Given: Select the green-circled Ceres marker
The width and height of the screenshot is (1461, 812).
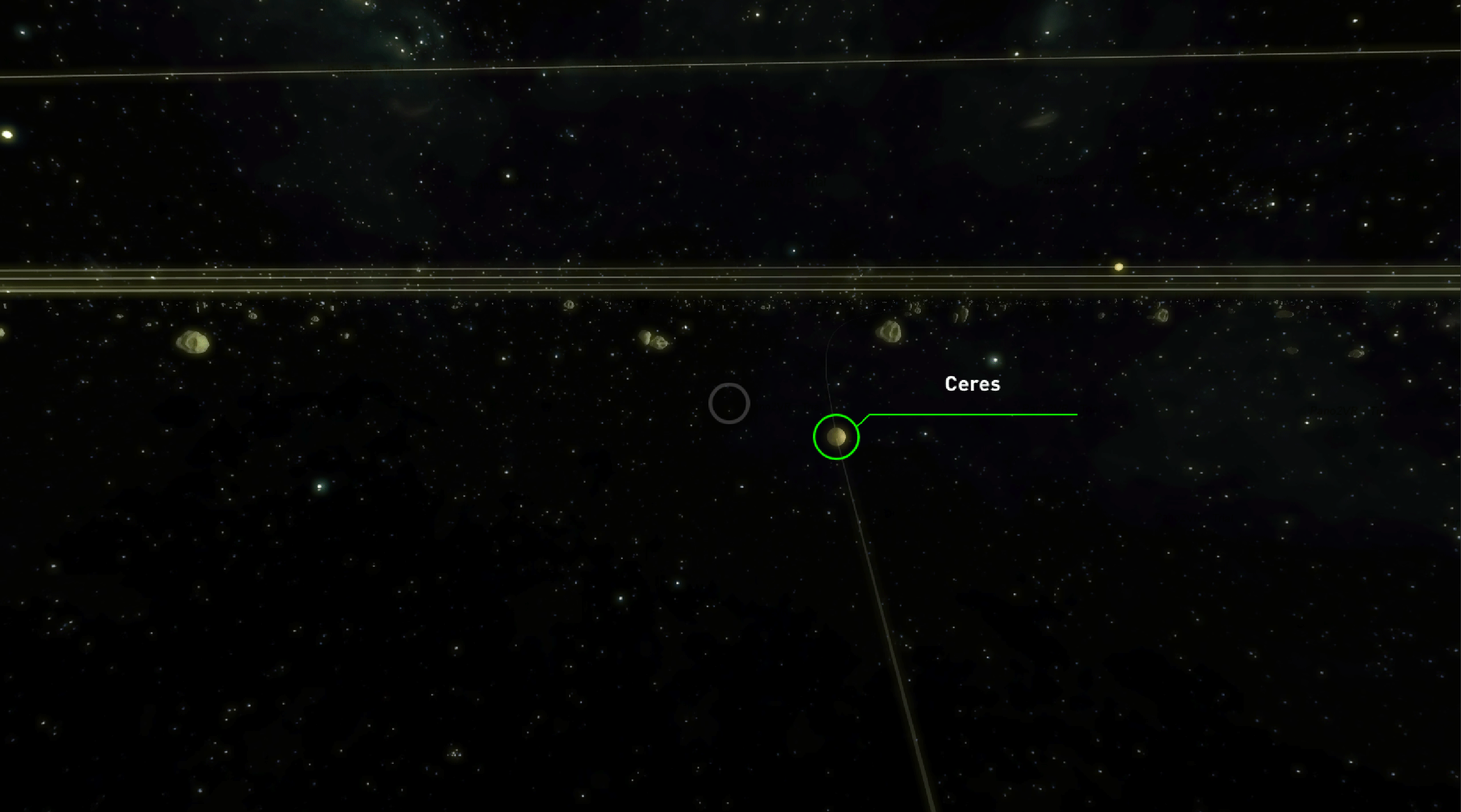Looking at the screenshot, I should click(836, 437).
